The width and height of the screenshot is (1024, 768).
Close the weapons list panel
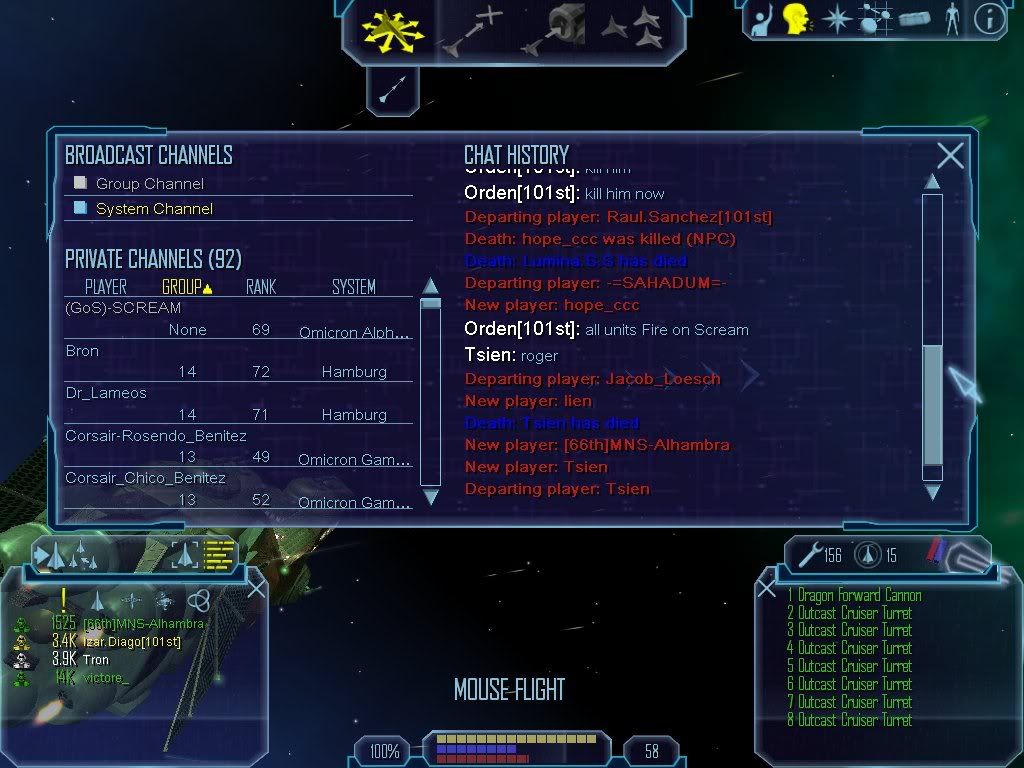(767, 588)
